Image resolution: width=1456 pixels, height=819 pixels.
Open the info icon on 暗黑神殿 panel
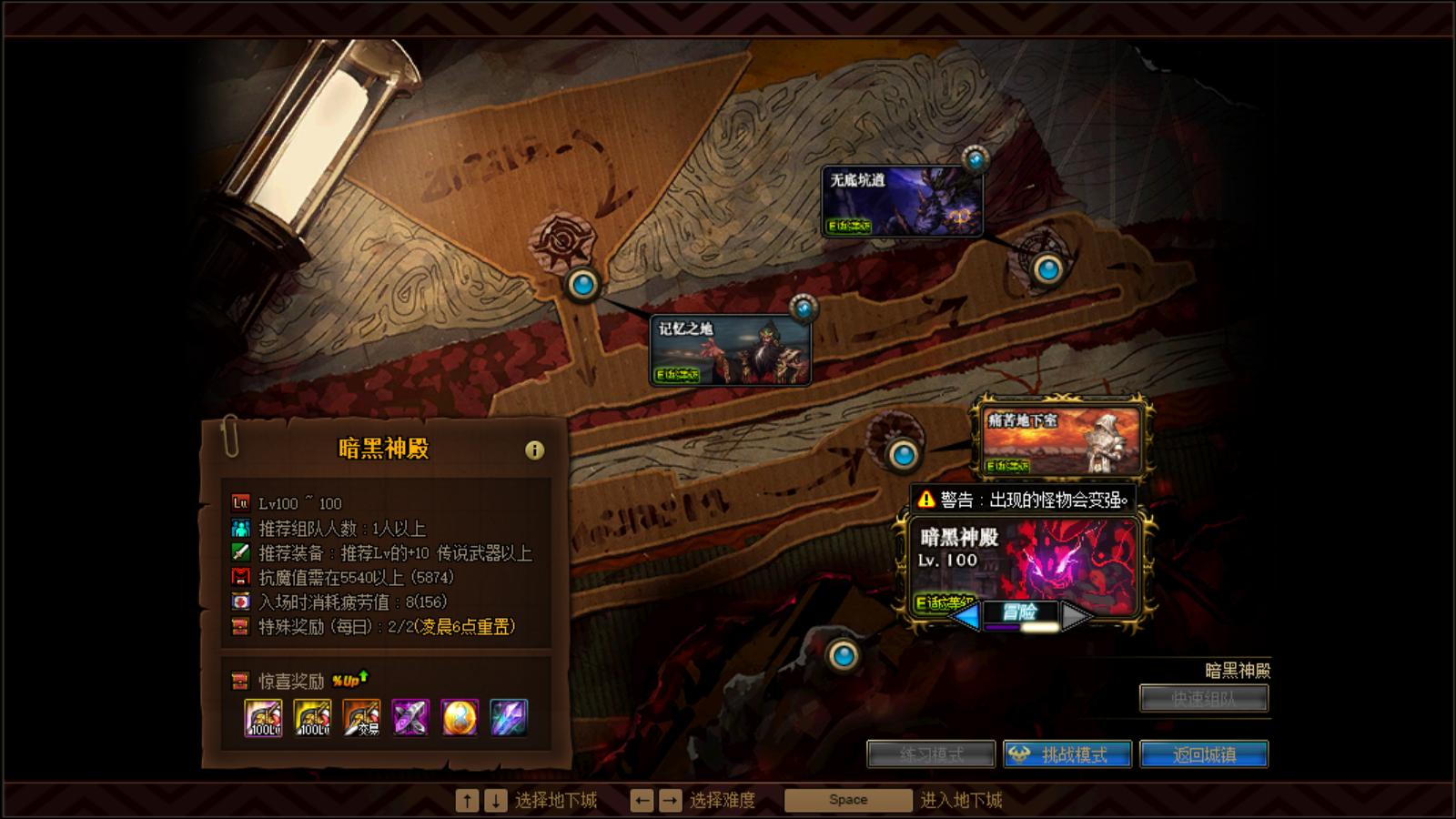(x=535, y=448)
